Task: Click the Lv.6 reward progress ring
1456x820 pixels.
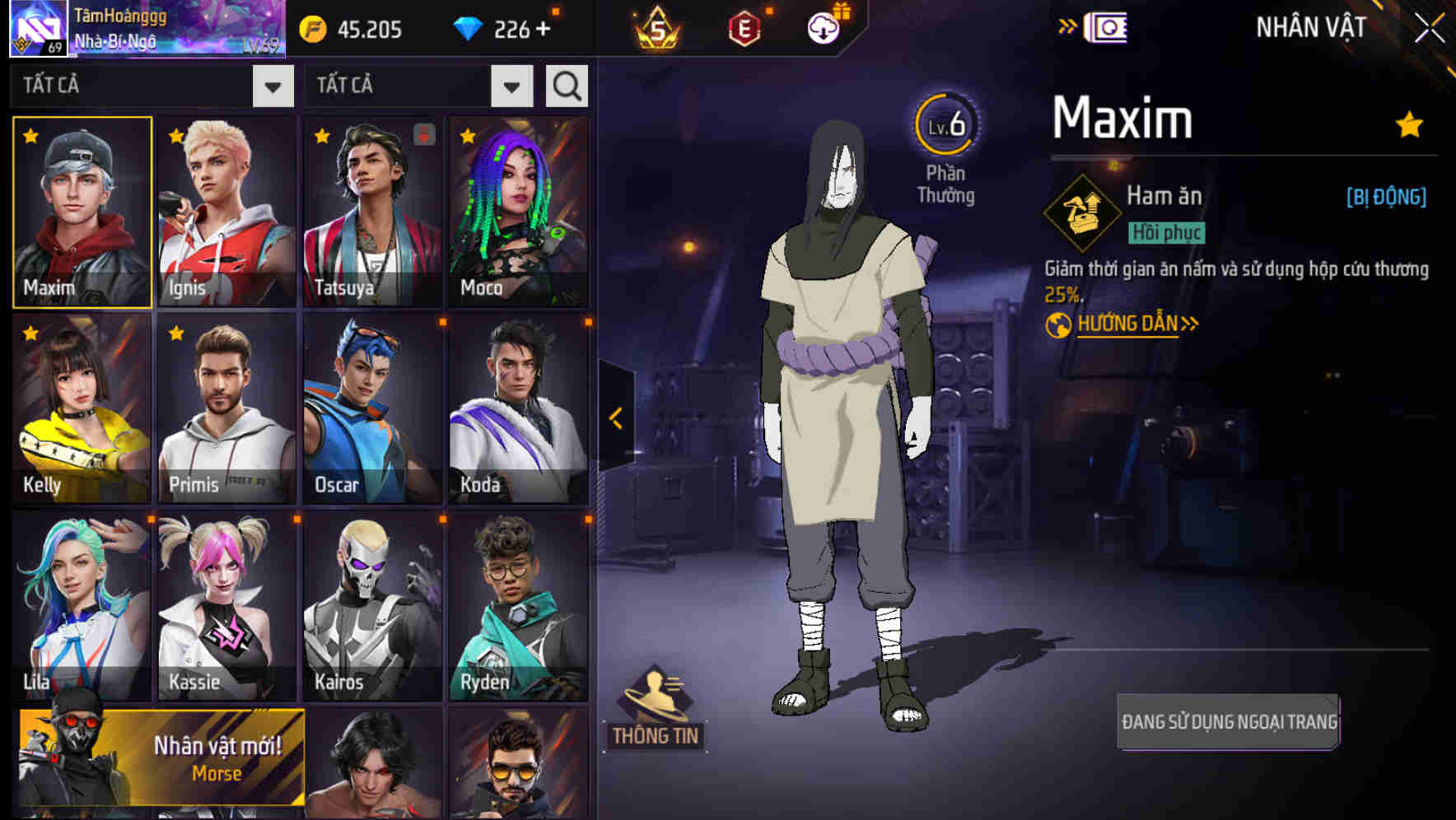Action: (945, 125)
